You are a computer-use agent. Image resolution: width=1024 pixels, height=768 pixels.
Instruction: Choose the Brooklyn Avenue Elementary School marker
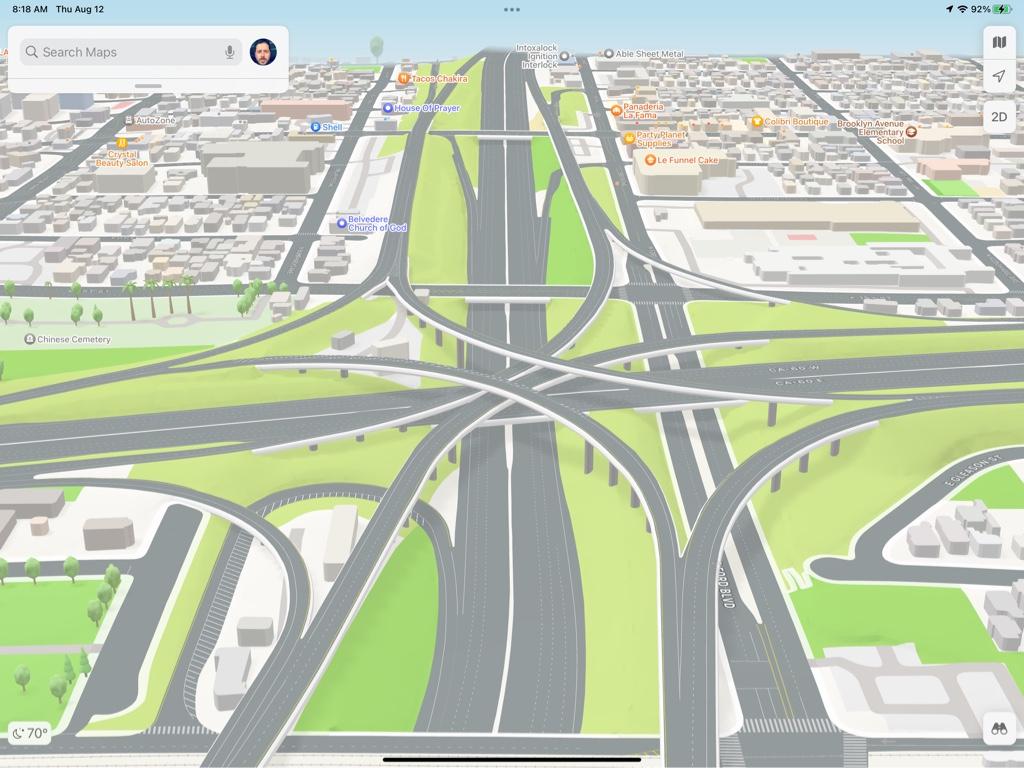click(x=911, y=132)
